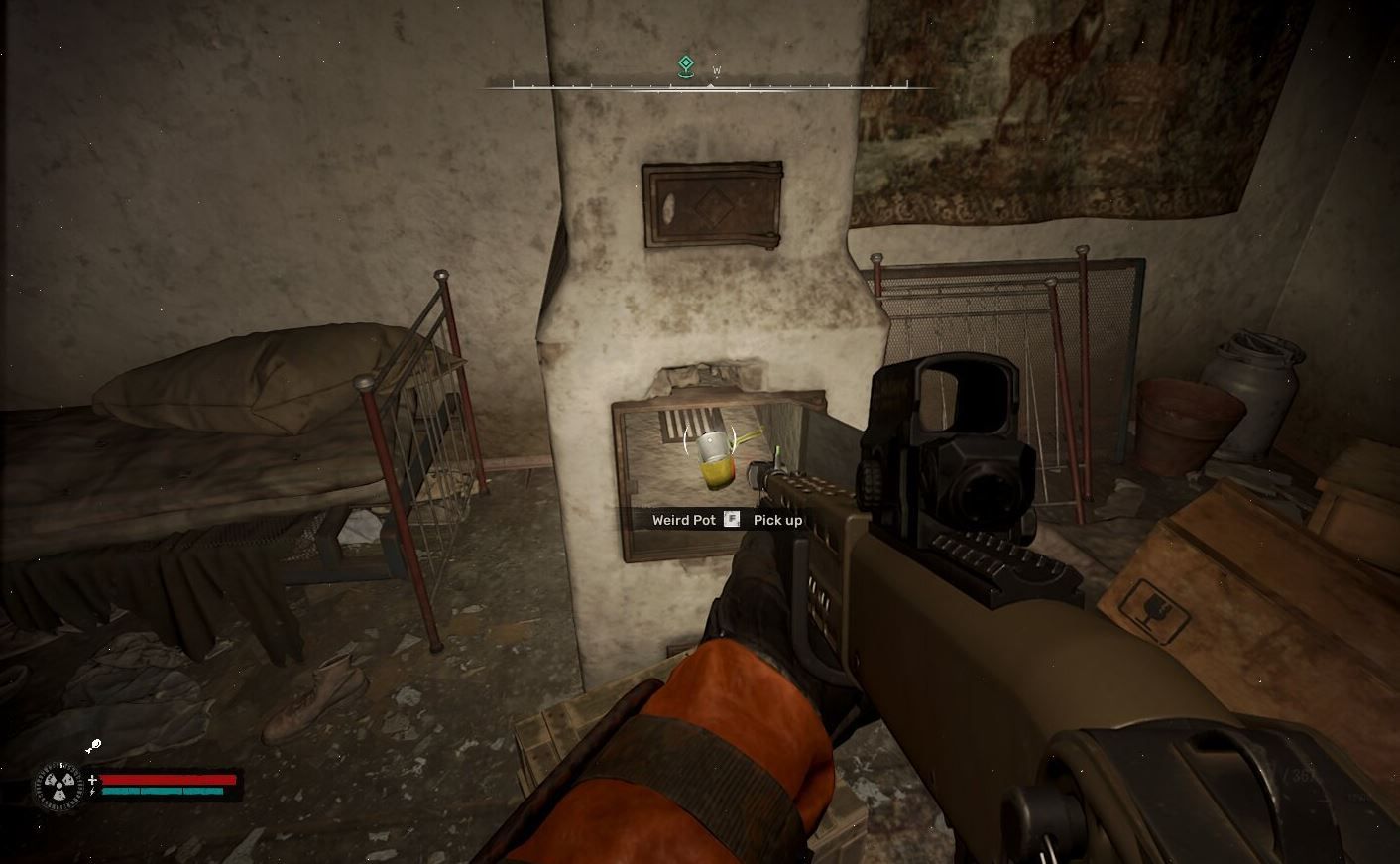Screen dimensions: 1400x864
Task: Activate the Pick up action prompt
Action: point(777,520)
